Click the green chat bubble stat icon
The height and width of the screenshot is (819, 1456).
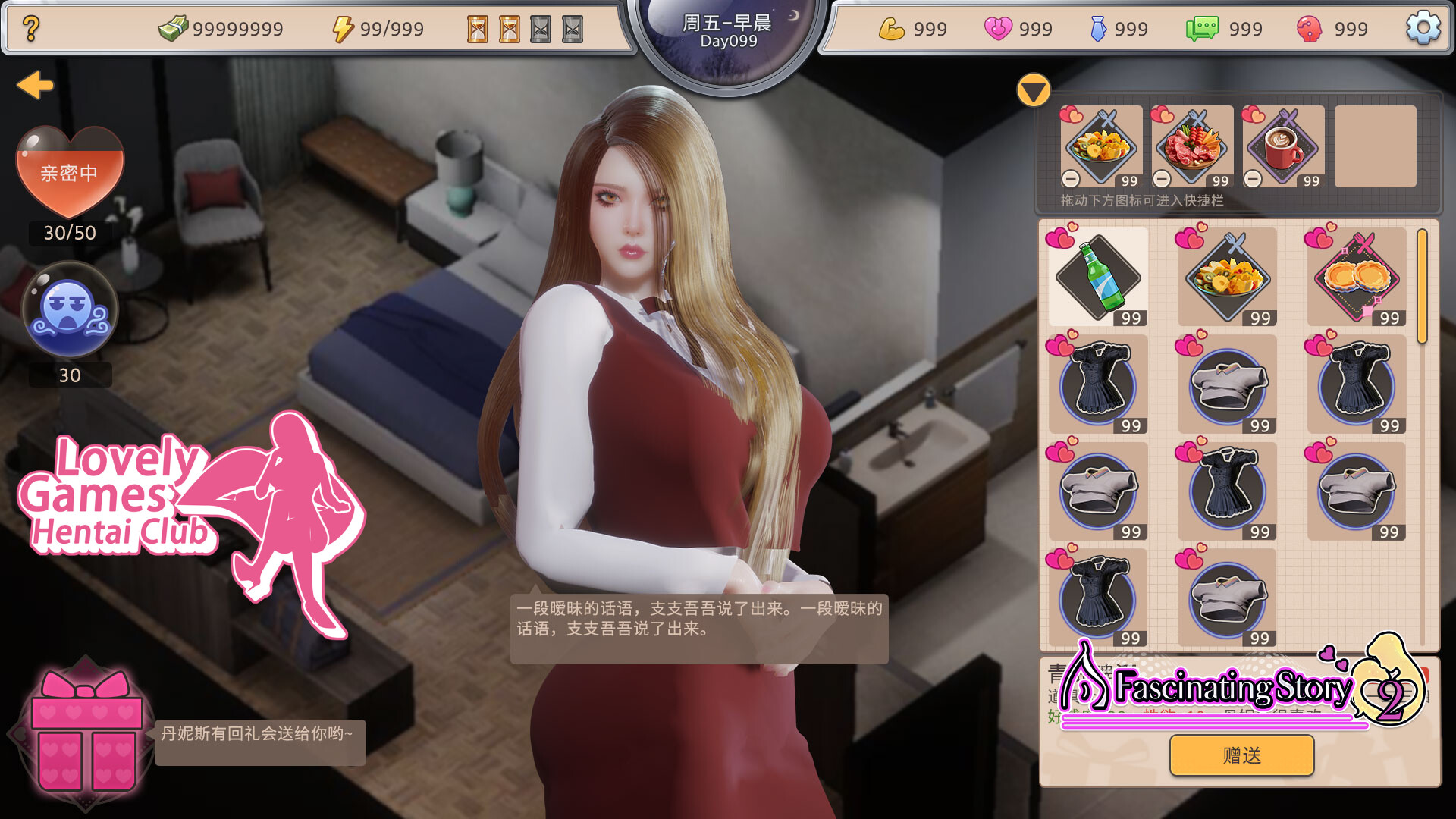point(1204,27)
